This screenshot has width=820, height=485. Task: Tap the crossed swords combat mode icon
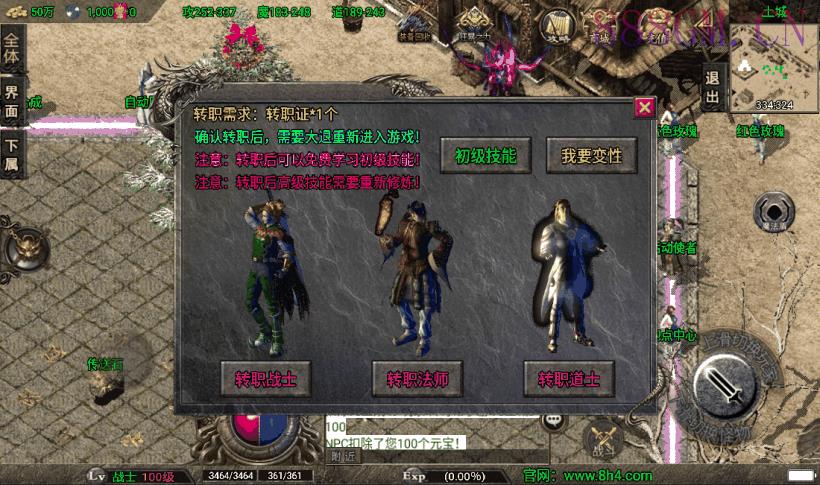(x=604, y=437)
